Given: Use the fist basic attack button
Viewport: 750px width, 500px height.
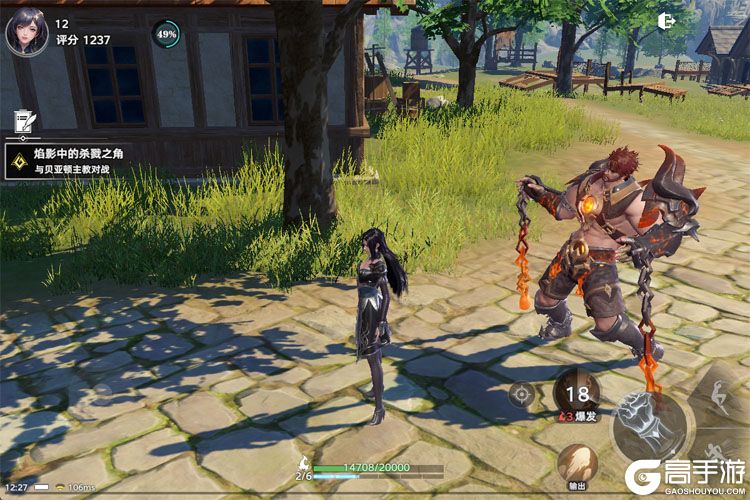Looking at the screenshot, I should coord(648,425).
